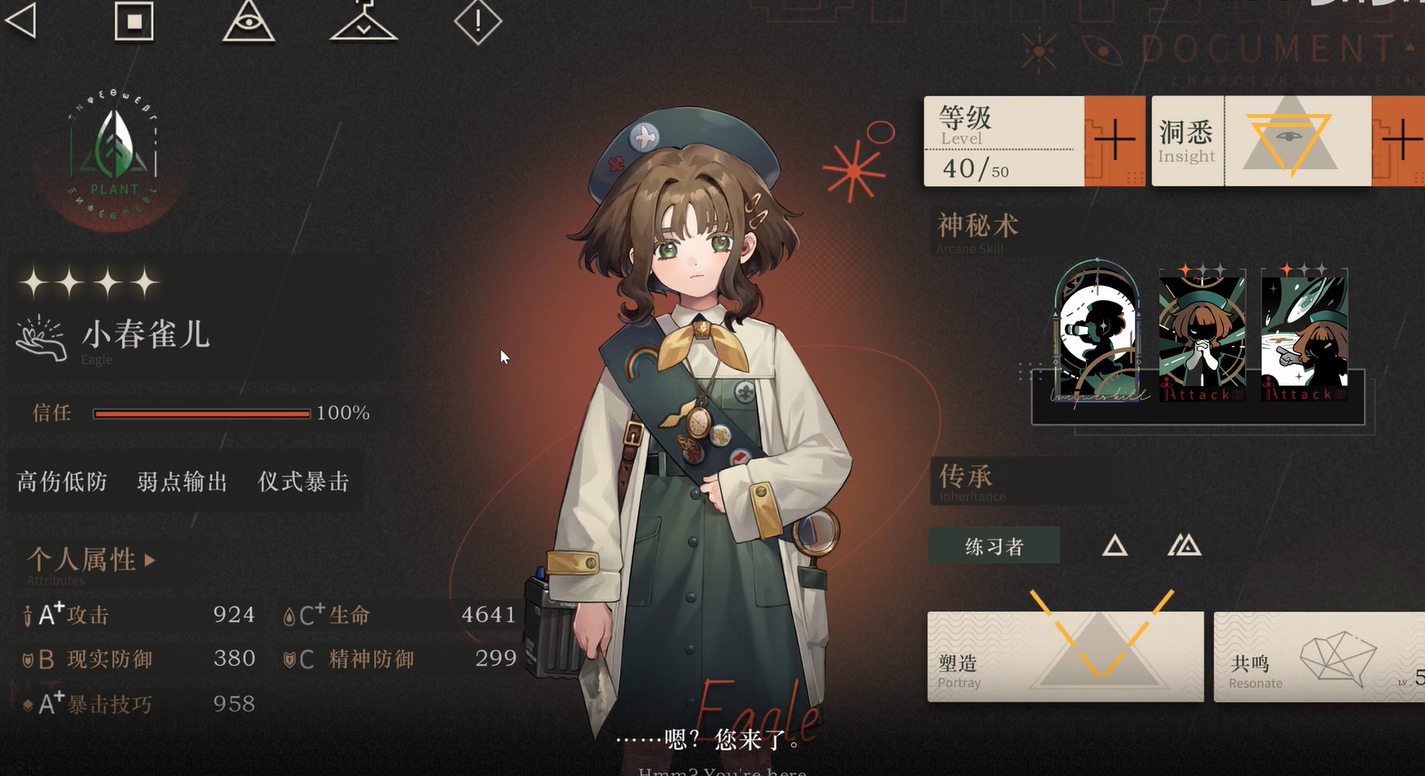Select the middle Attack skill card

(x=1201, y=333)
